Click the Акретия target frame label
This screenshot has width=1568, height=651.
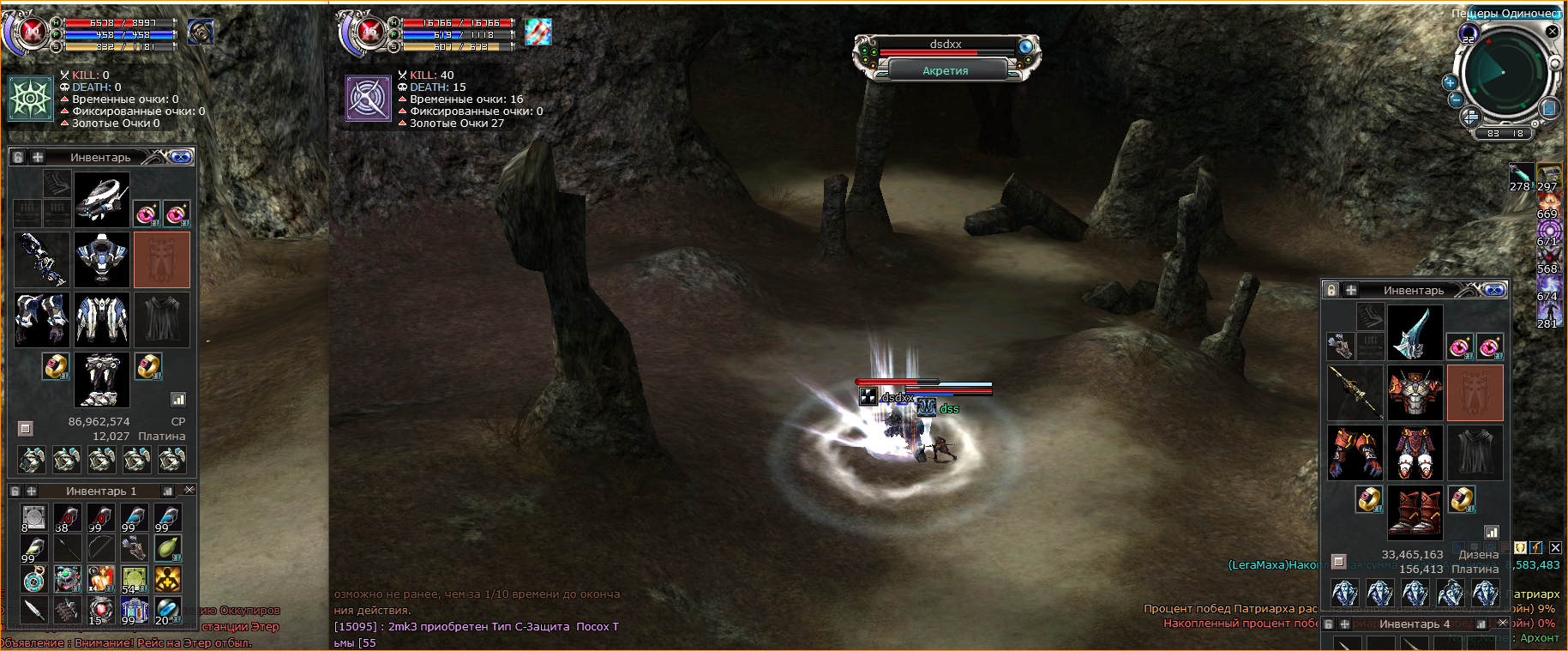(x=946, y=71)
